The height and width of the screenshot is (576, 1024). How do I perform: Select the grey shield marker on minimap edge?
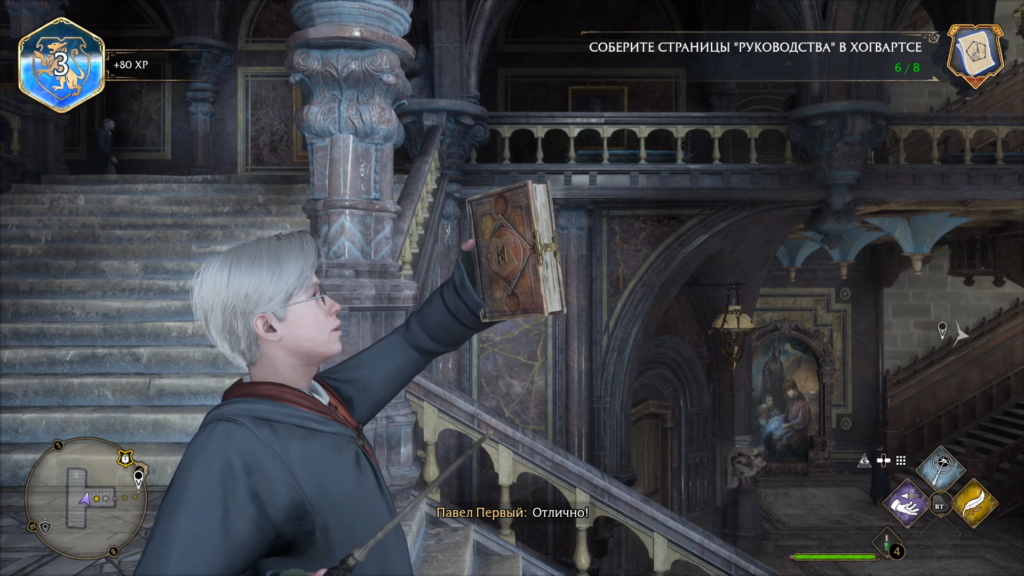point(45,527)
